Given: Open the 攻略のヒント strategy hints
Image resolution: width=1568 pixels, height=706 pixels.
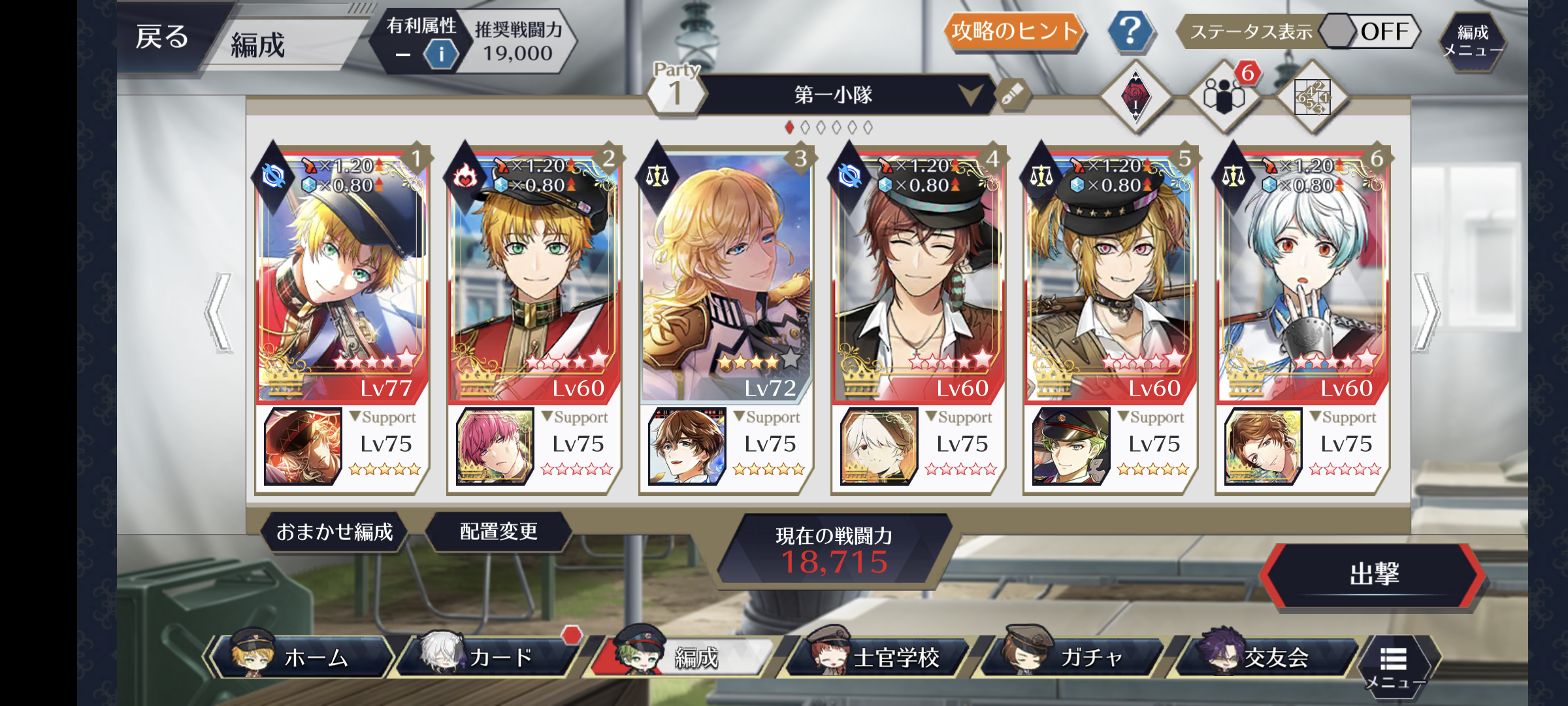Looking at the screenshot, I should (1014, 31).
